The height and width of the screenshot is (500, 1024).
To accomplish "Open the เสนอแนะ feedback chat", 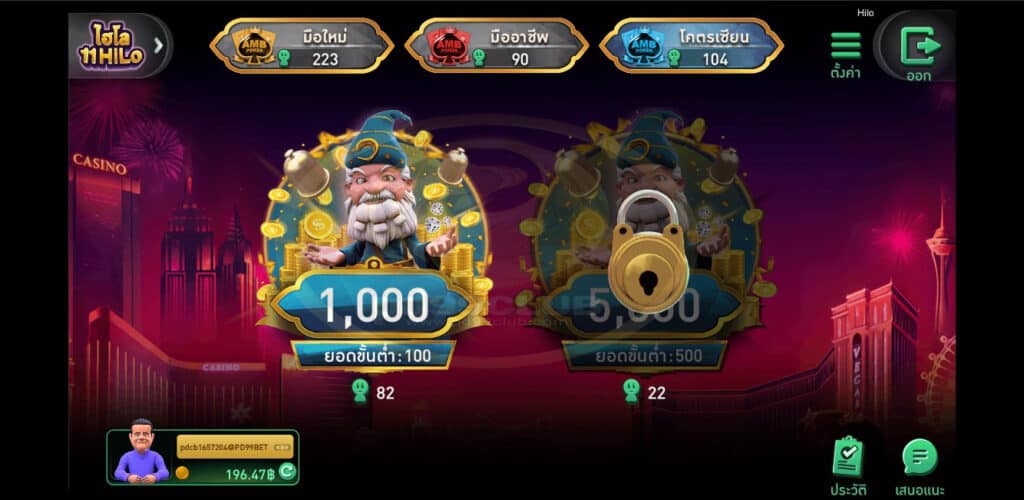I will coord(920,463).
